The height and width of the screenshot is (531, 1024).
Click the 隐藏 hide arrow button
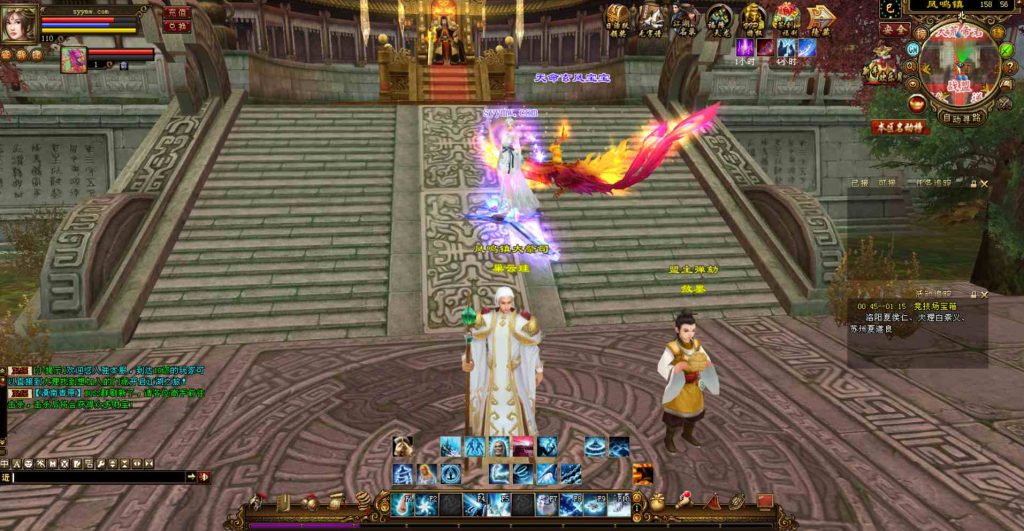pyautogui.click(x=821, y=19)
